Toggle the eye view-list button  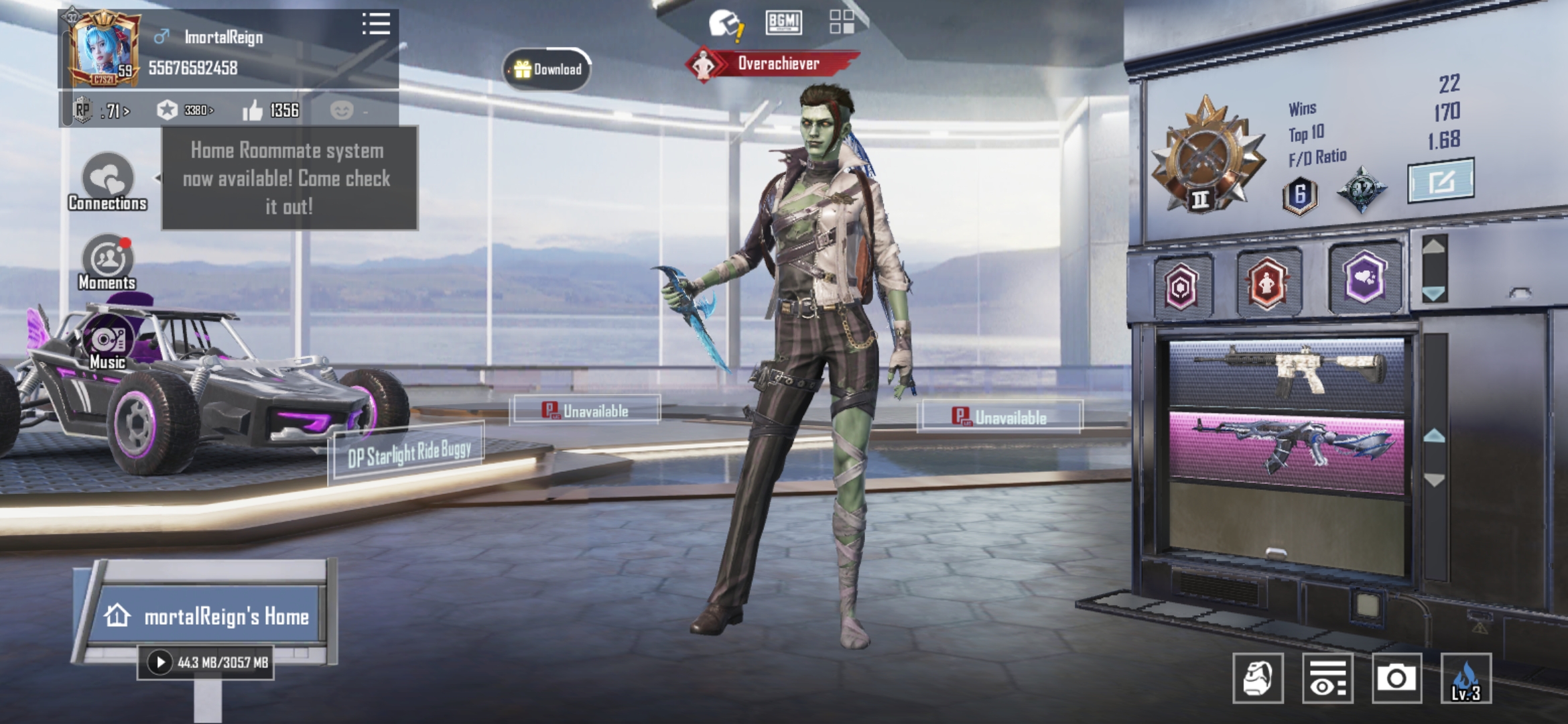coord(1327,678)
